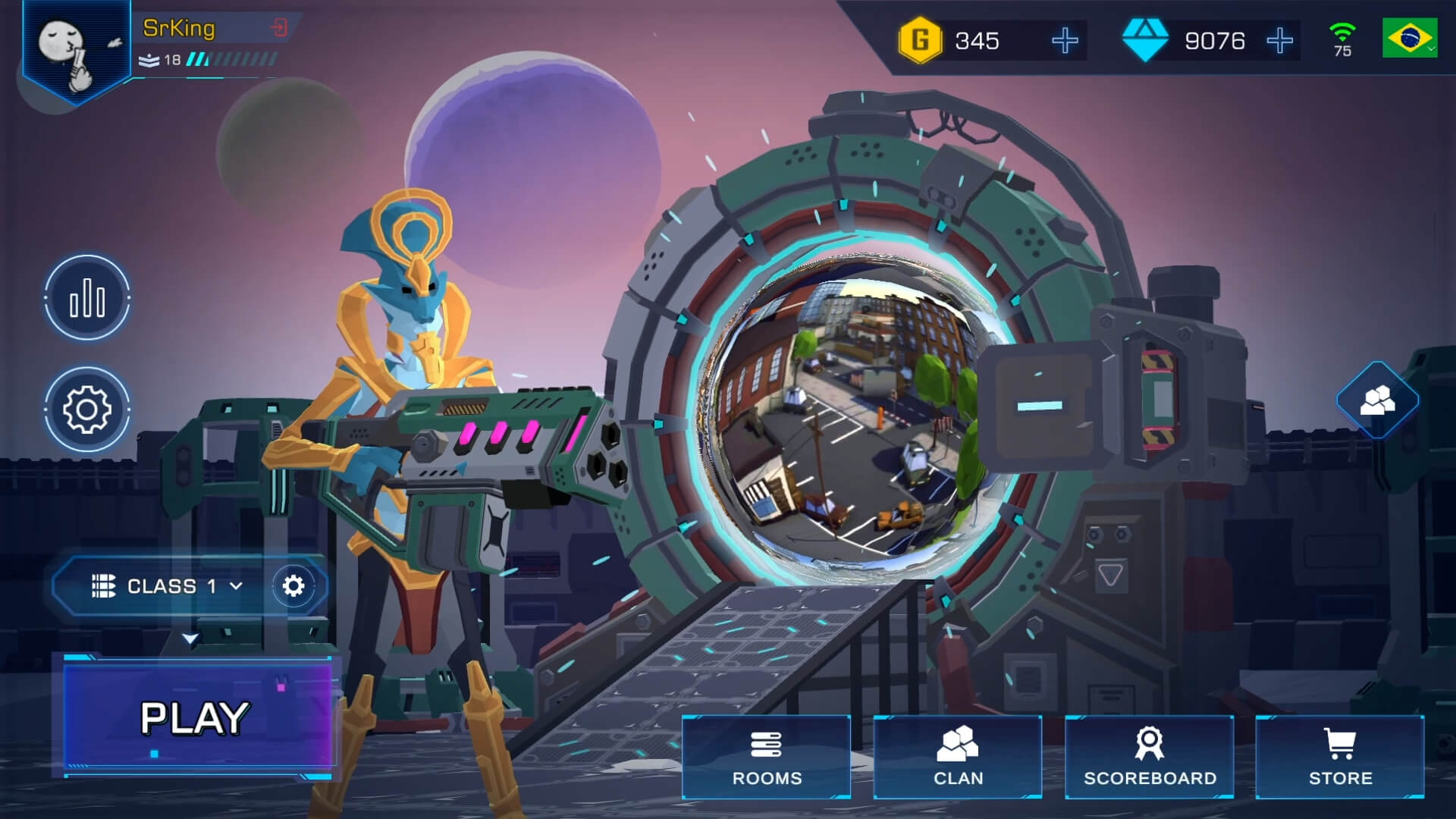The width and height of the screenshot is (1456, 819).
Task: Show the player statistics bar chart
Action: [x=87, y=298]
